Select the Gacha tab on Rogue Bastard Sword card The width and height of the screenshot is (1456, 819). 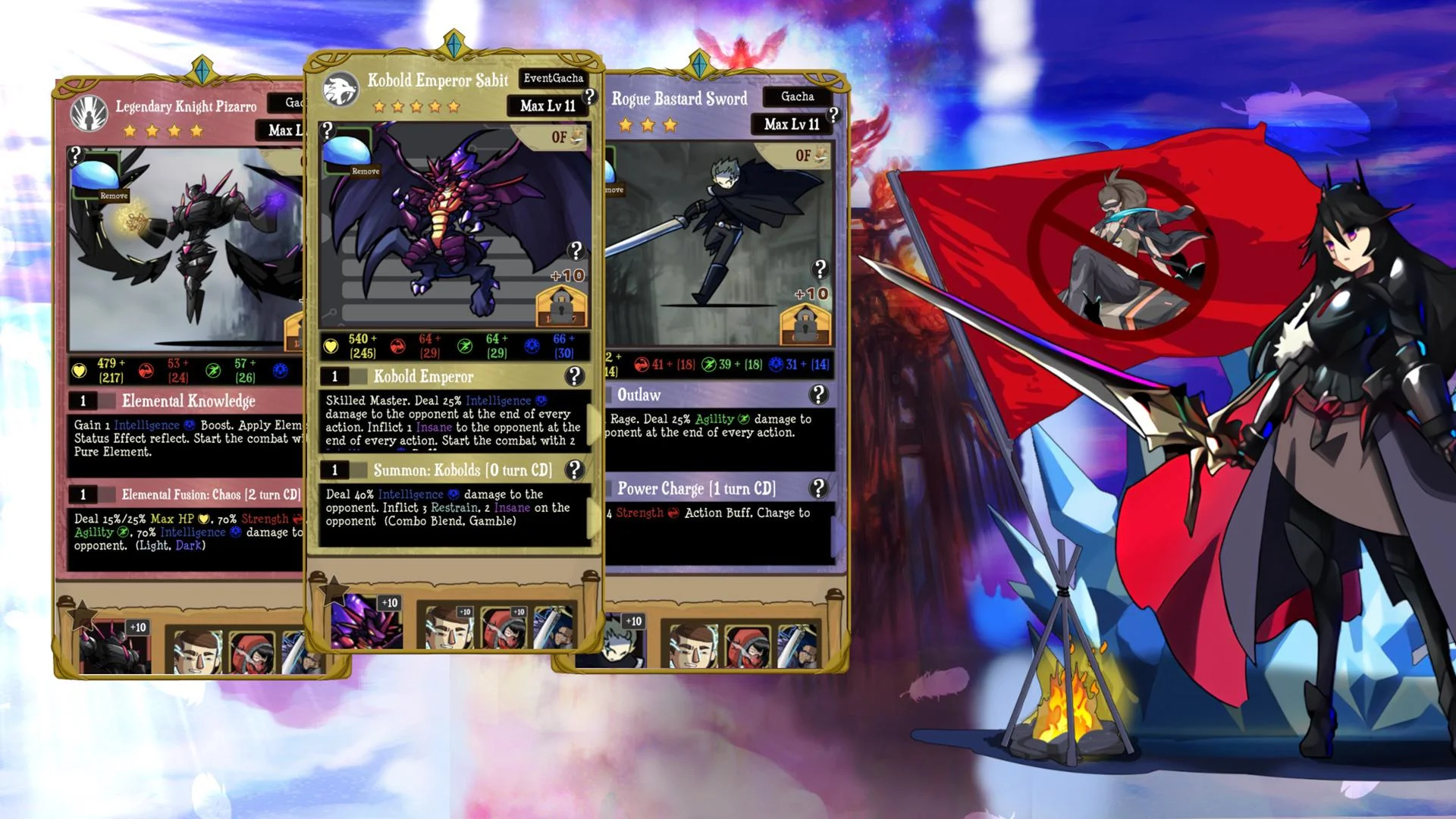(796, 96)
